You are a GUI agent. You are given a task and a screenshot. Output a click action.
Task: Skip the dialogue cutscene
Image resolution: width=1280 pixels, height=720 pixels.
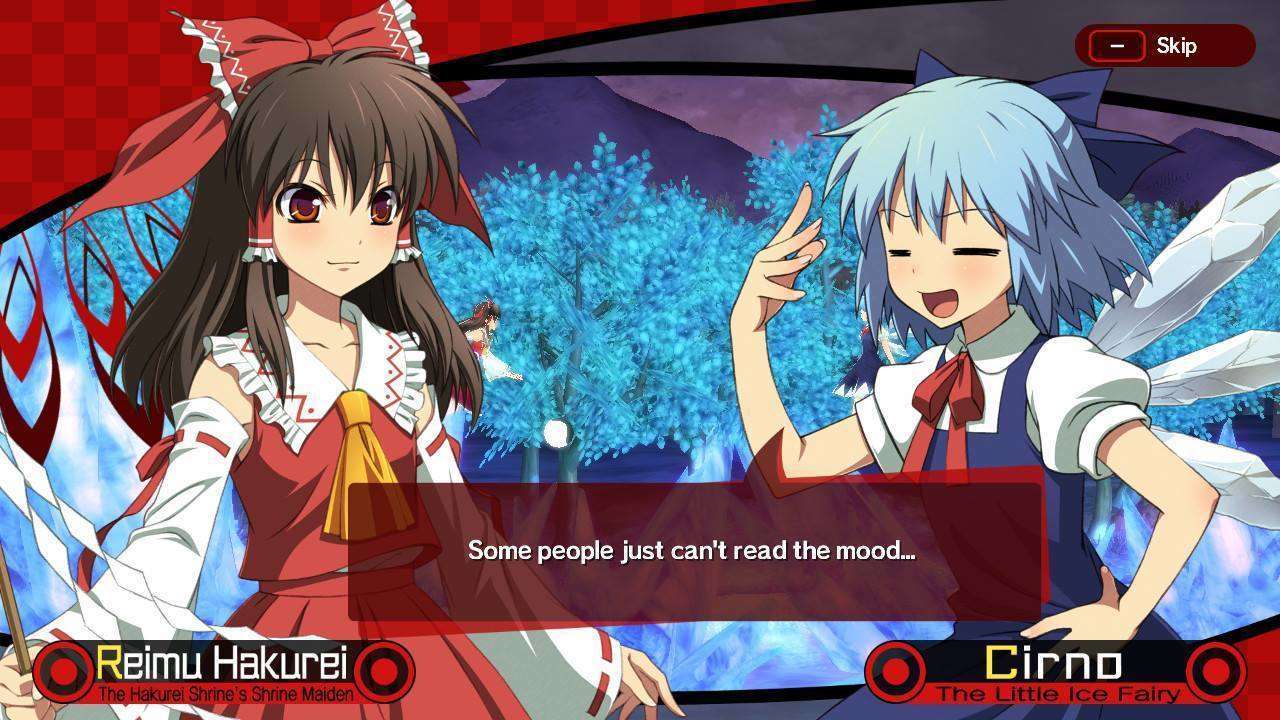(1163, 46)
